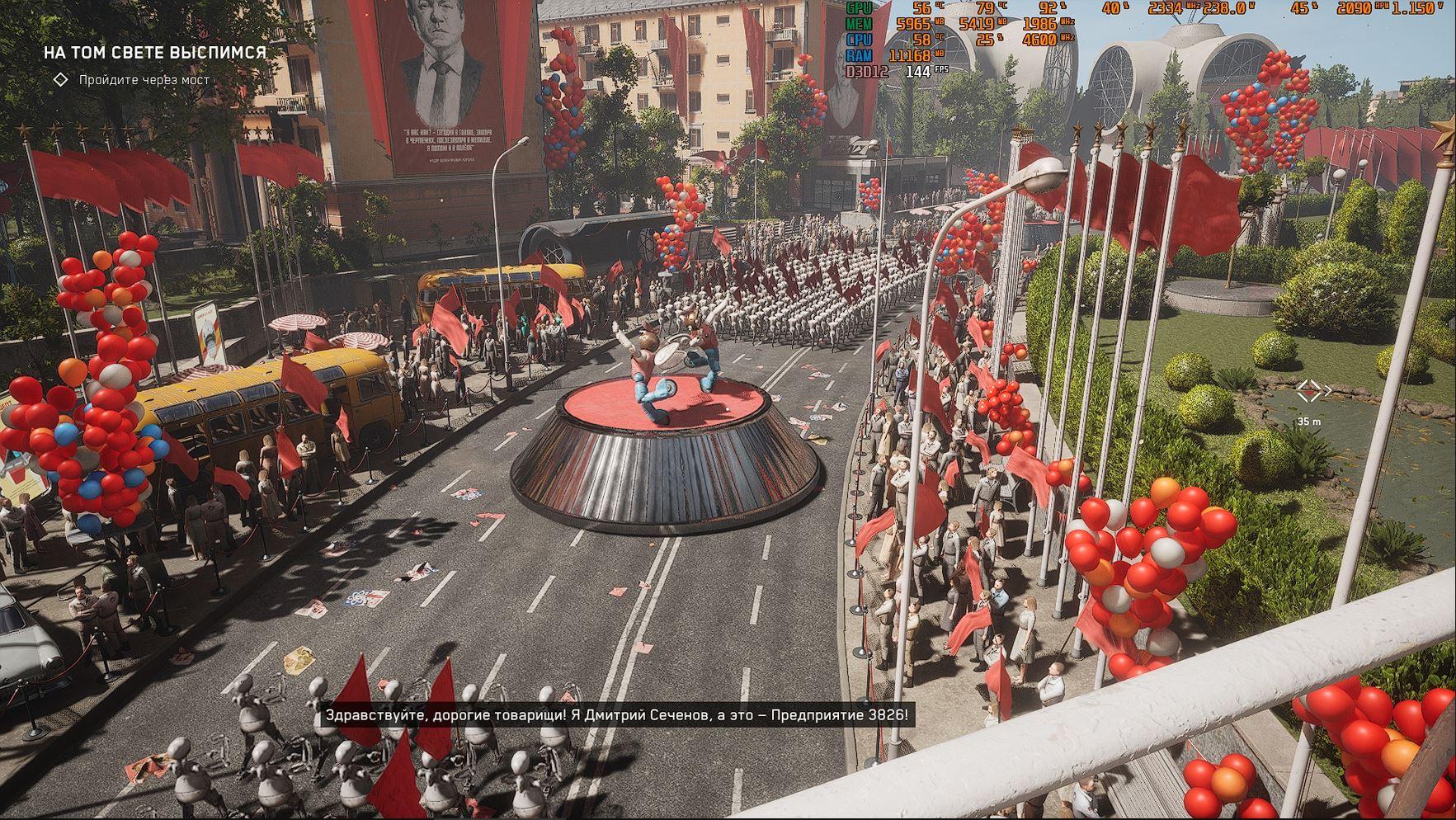The image size is (1456, 820).
Task: Select the objective Пройдите через мост
Action: pyautogui.click(x=144, y=80)
